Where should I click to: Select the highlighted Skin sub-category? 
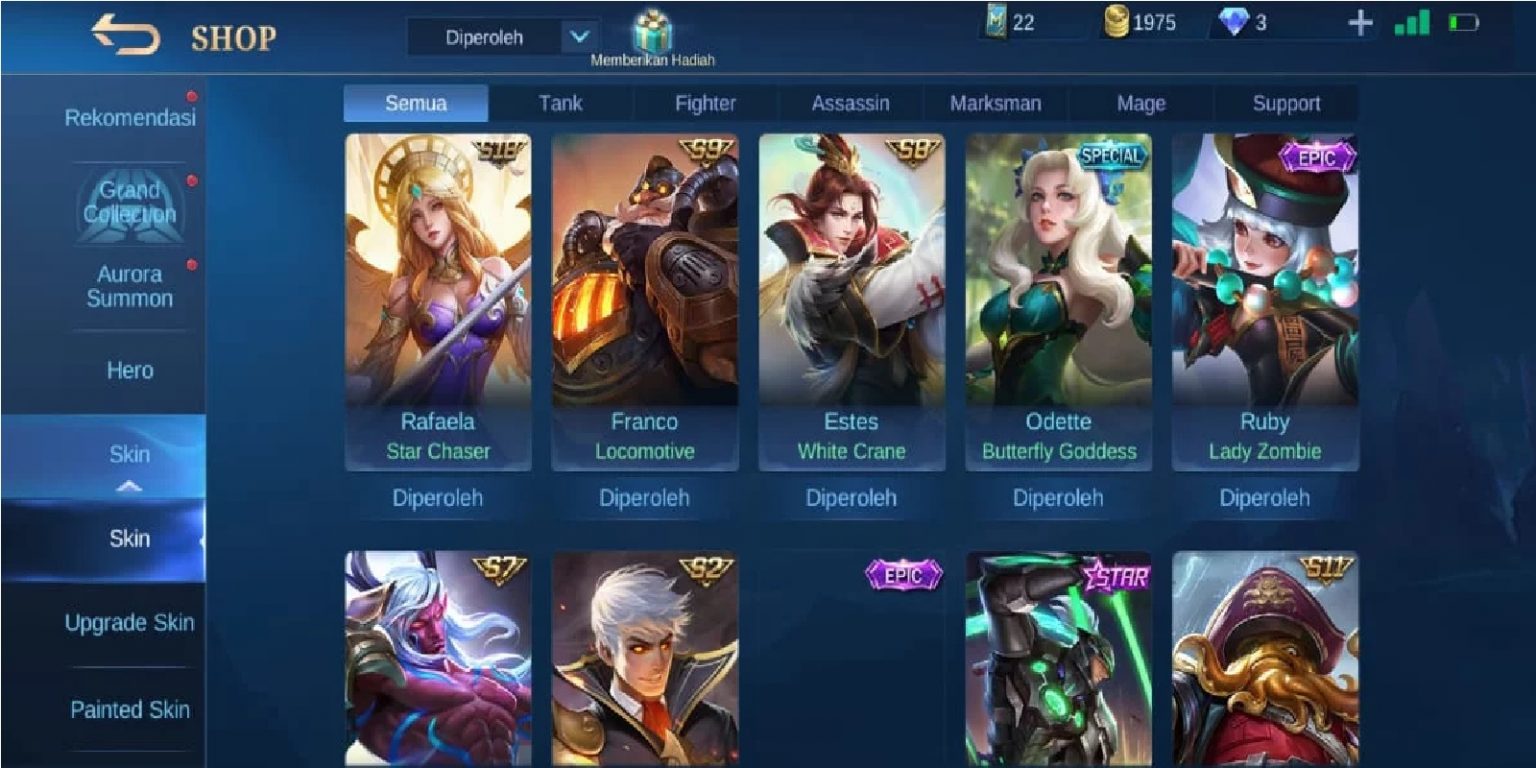(131, 538)
